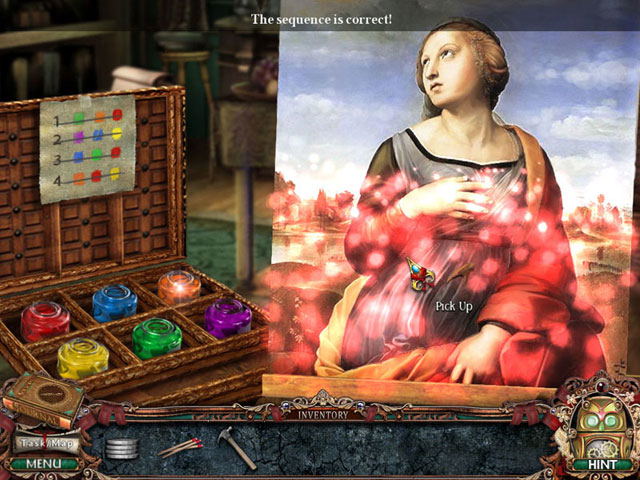Open the Task list

click(32, 442)
